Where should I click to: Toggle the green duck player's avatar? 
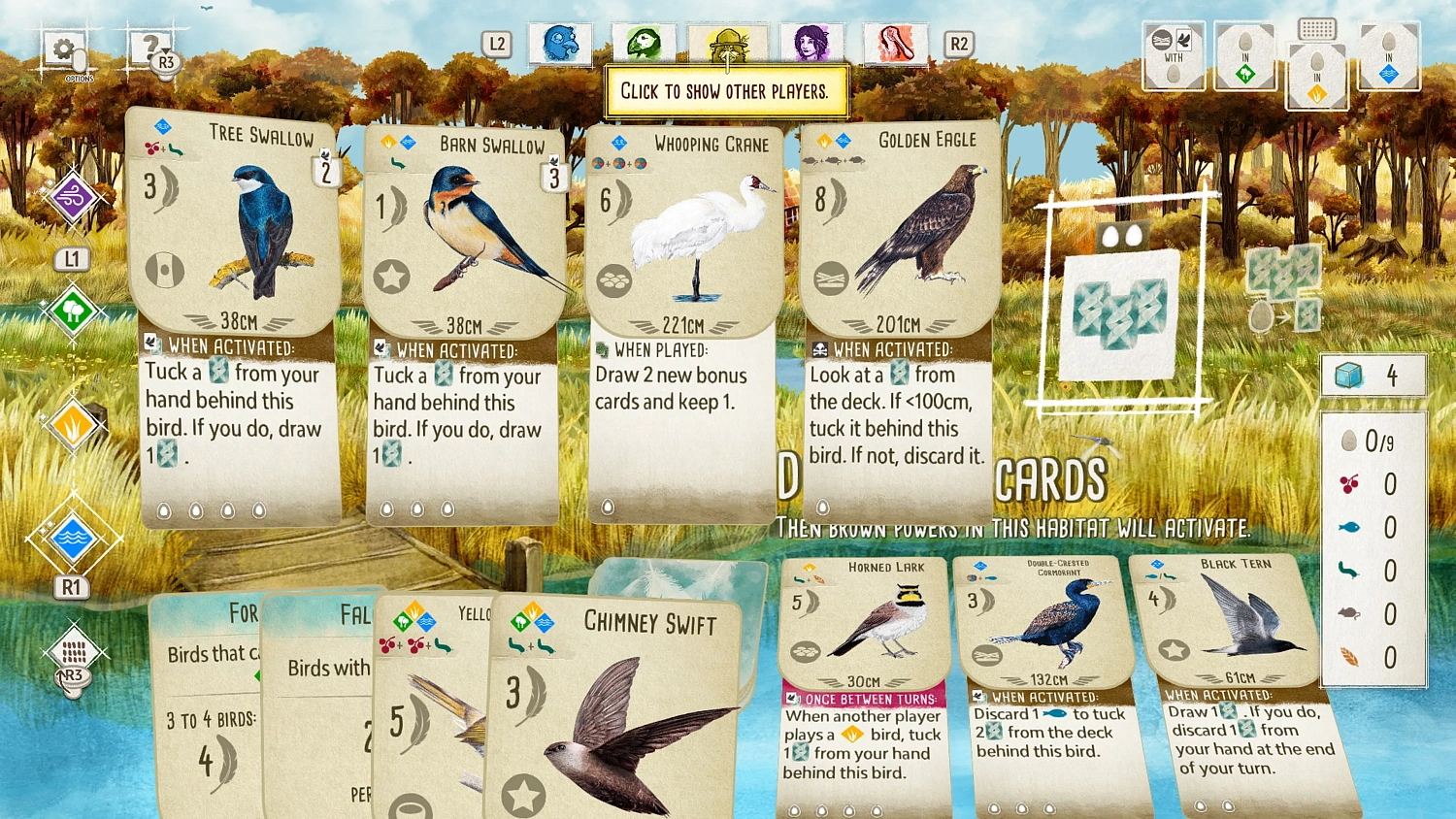pyautogui.click(x=644, y=43)
